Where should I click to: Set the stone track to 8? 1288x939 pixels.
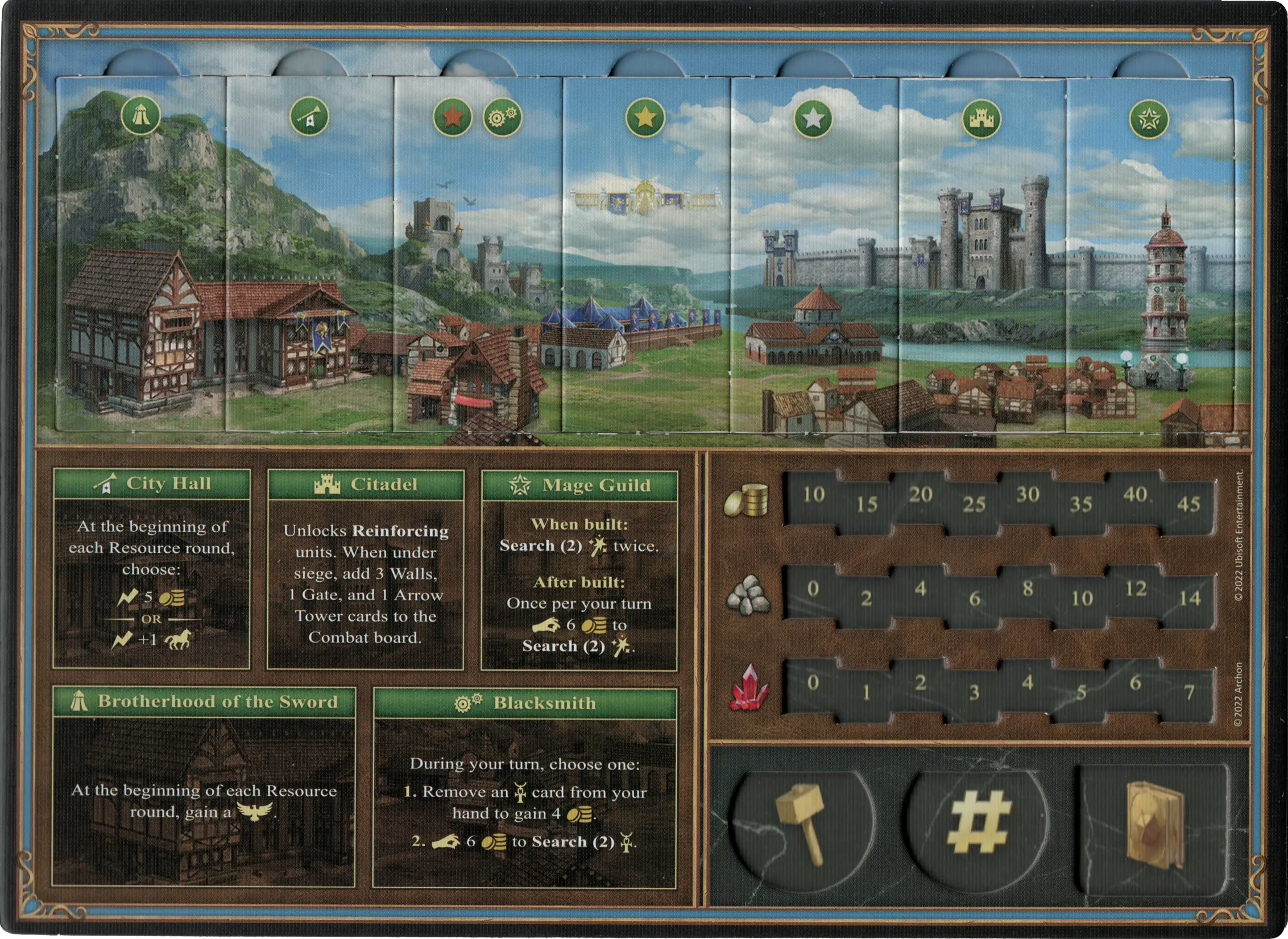[x=1028, y=588]
